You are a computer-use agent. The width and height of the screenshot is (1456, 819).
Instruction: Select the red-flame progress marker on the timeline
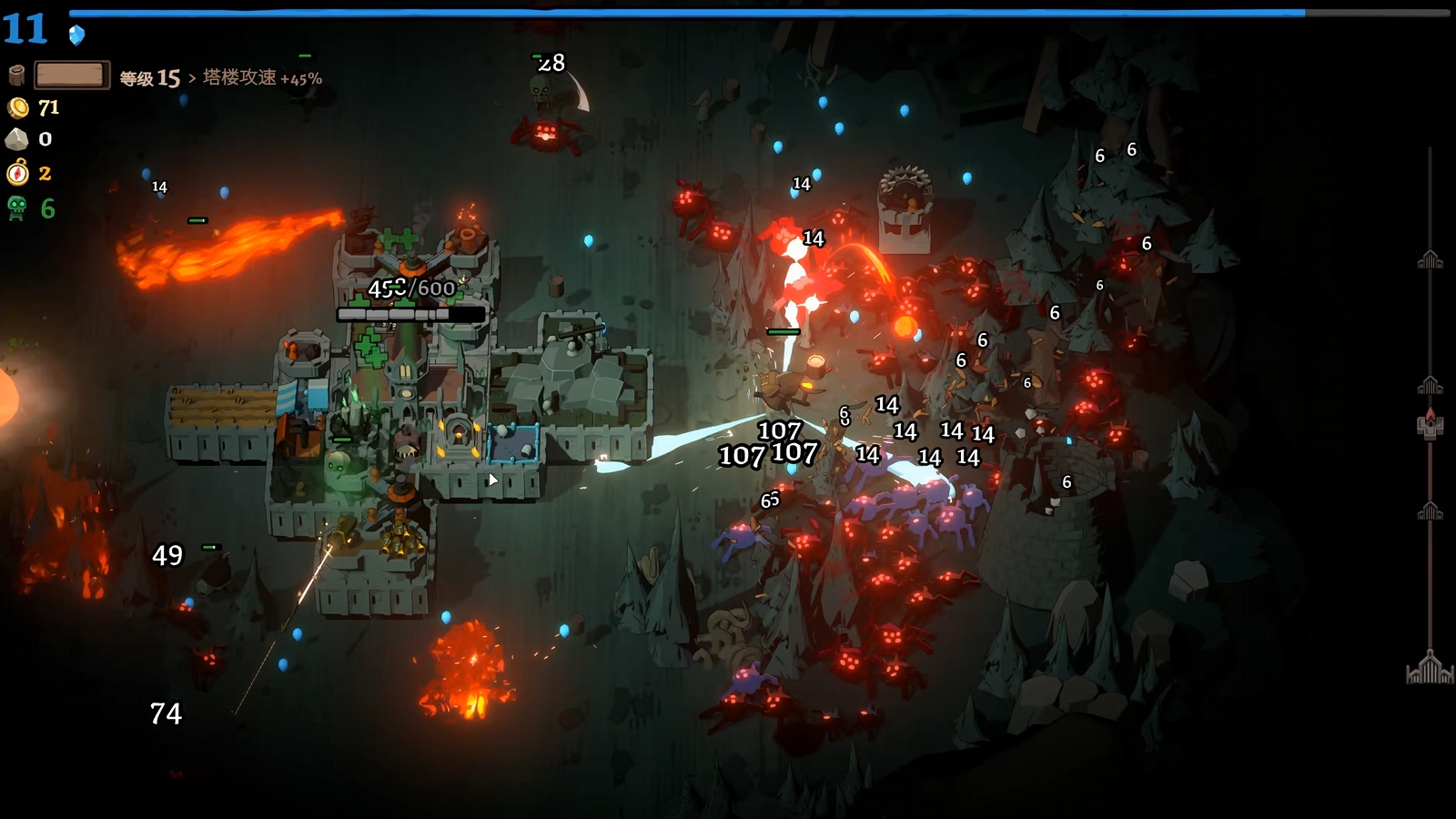point(1430,423)
